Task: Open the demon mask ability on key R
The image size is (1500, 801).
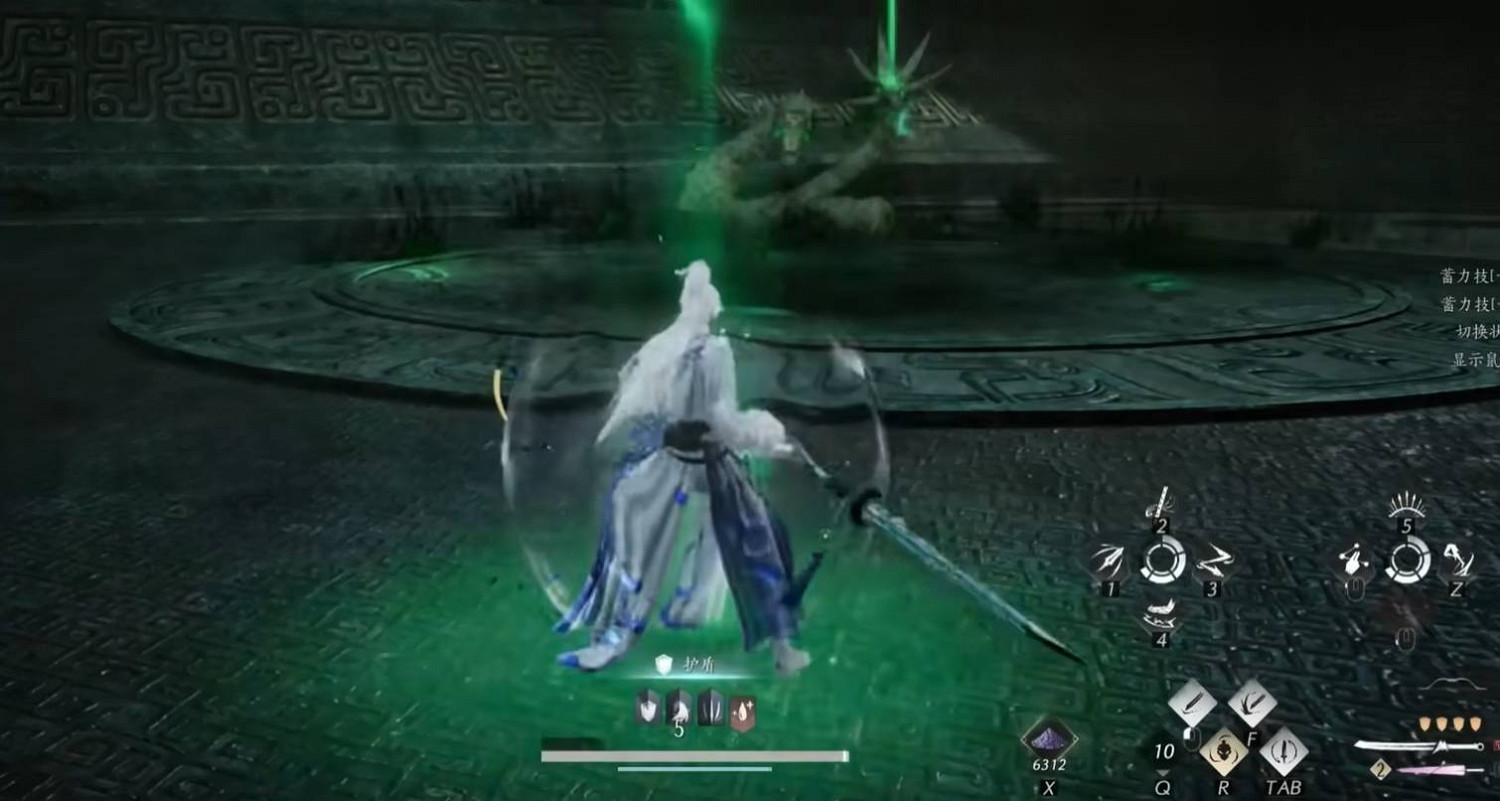Action: pyautogui.click(x=1226, y=750)
